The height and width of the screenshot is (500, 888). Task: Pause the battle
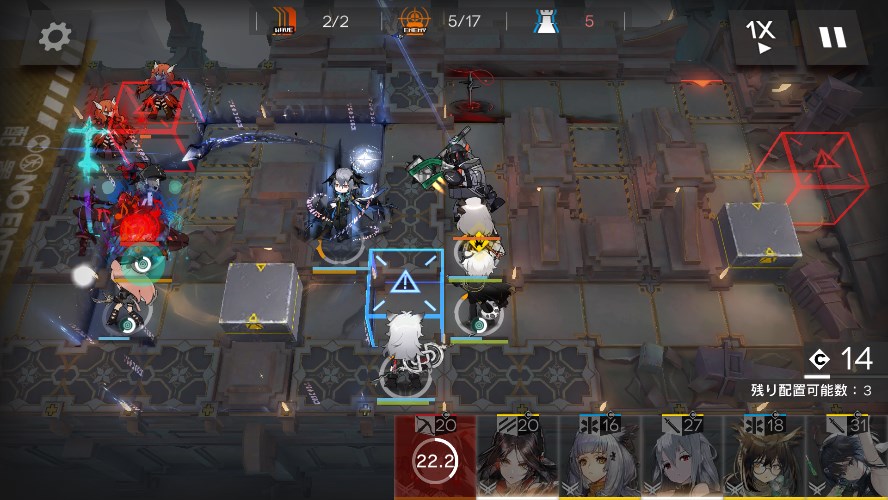tap(832, 37)
